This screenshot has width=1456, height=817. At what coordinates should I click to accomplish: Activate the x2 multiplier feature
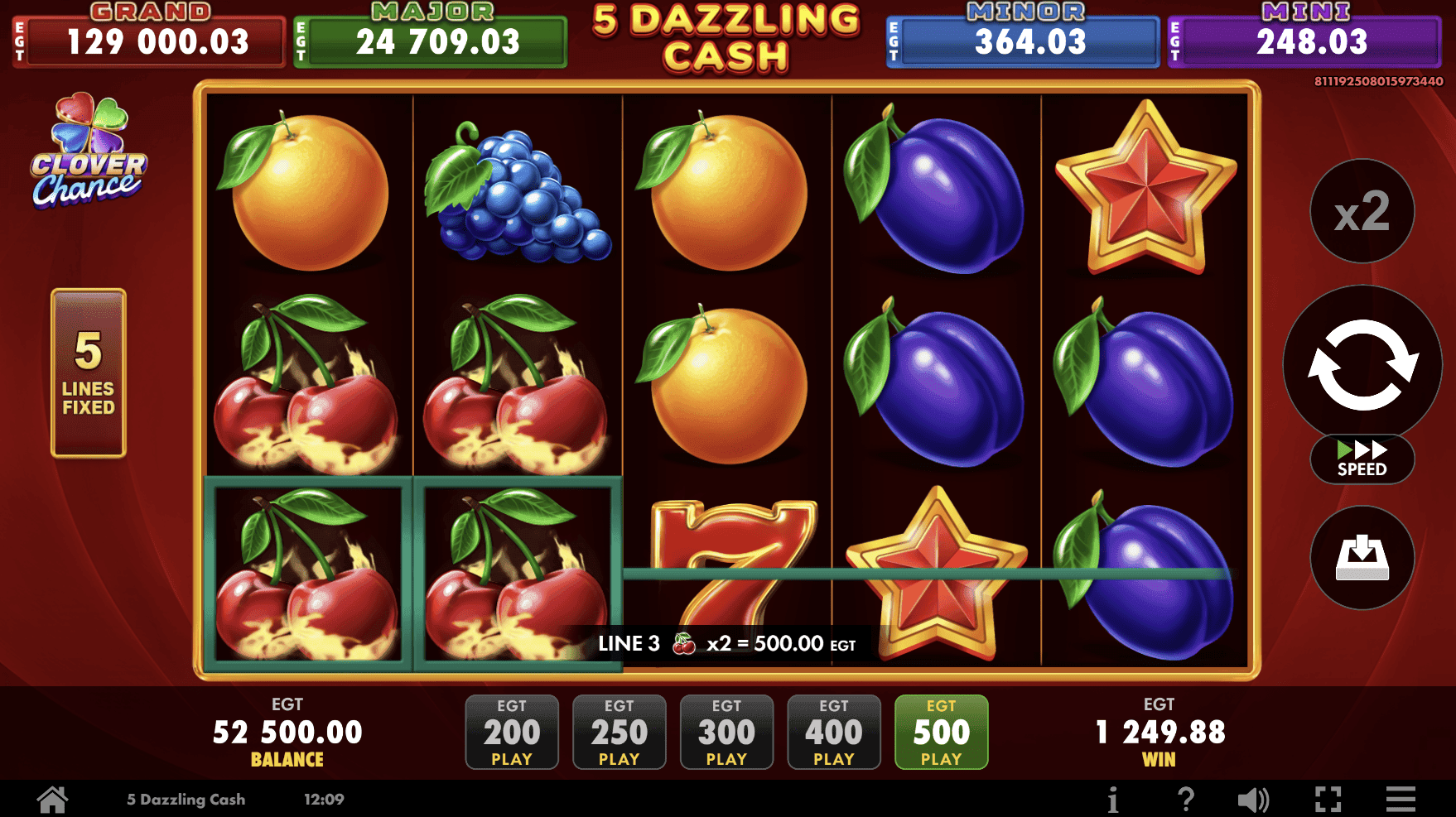point(1362,211)
